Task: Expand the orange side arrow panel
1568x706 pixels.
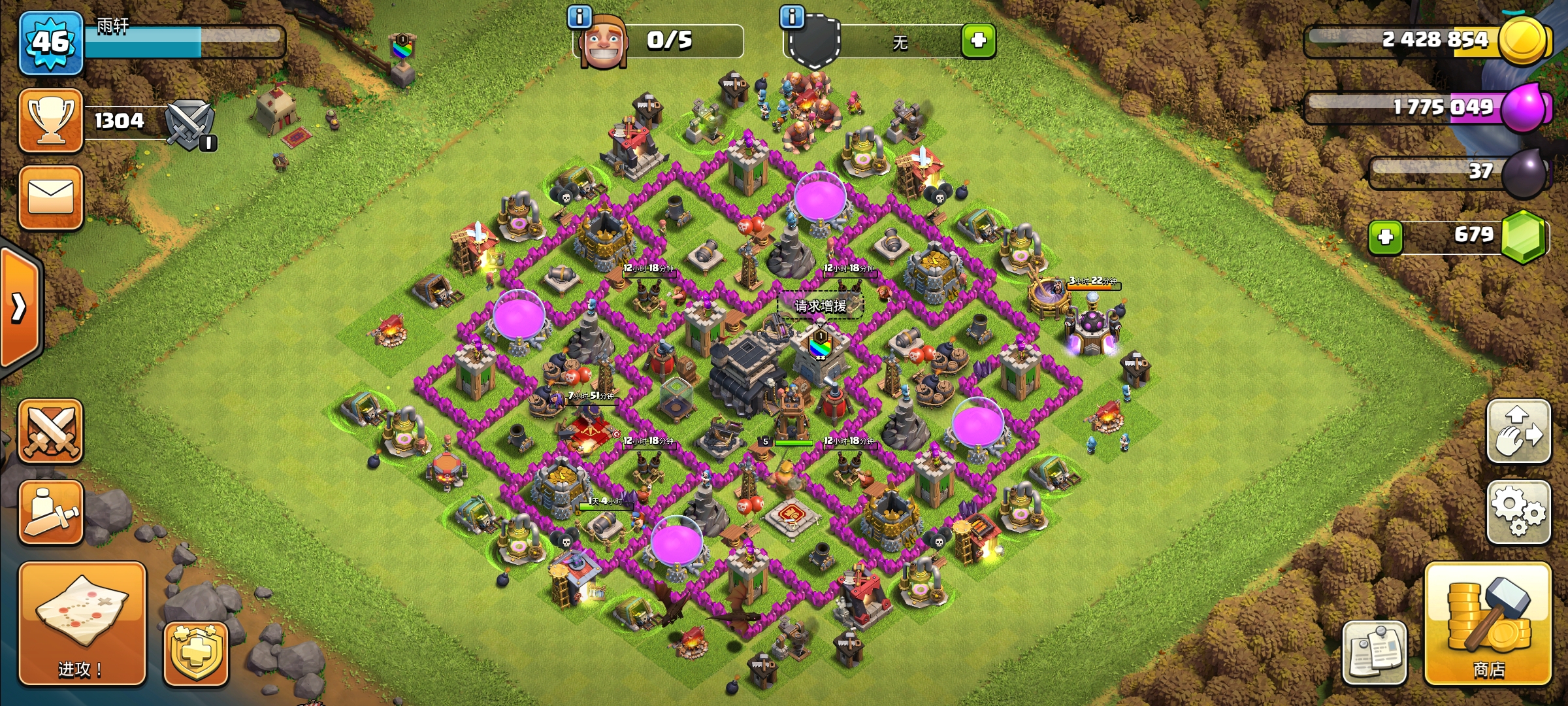Action: coord(20,307)
